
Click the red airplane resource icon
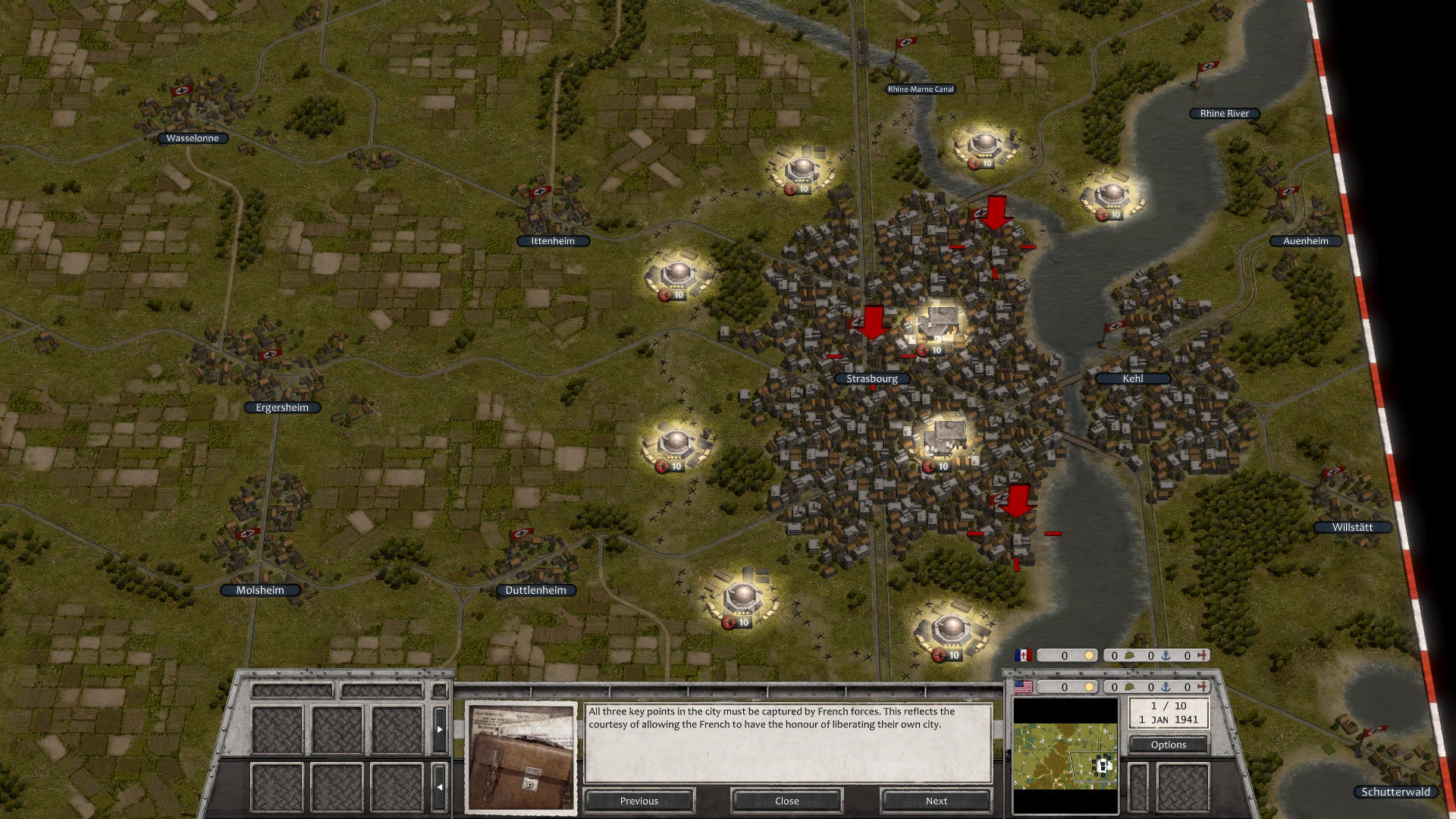click(x=1202, y=655)
